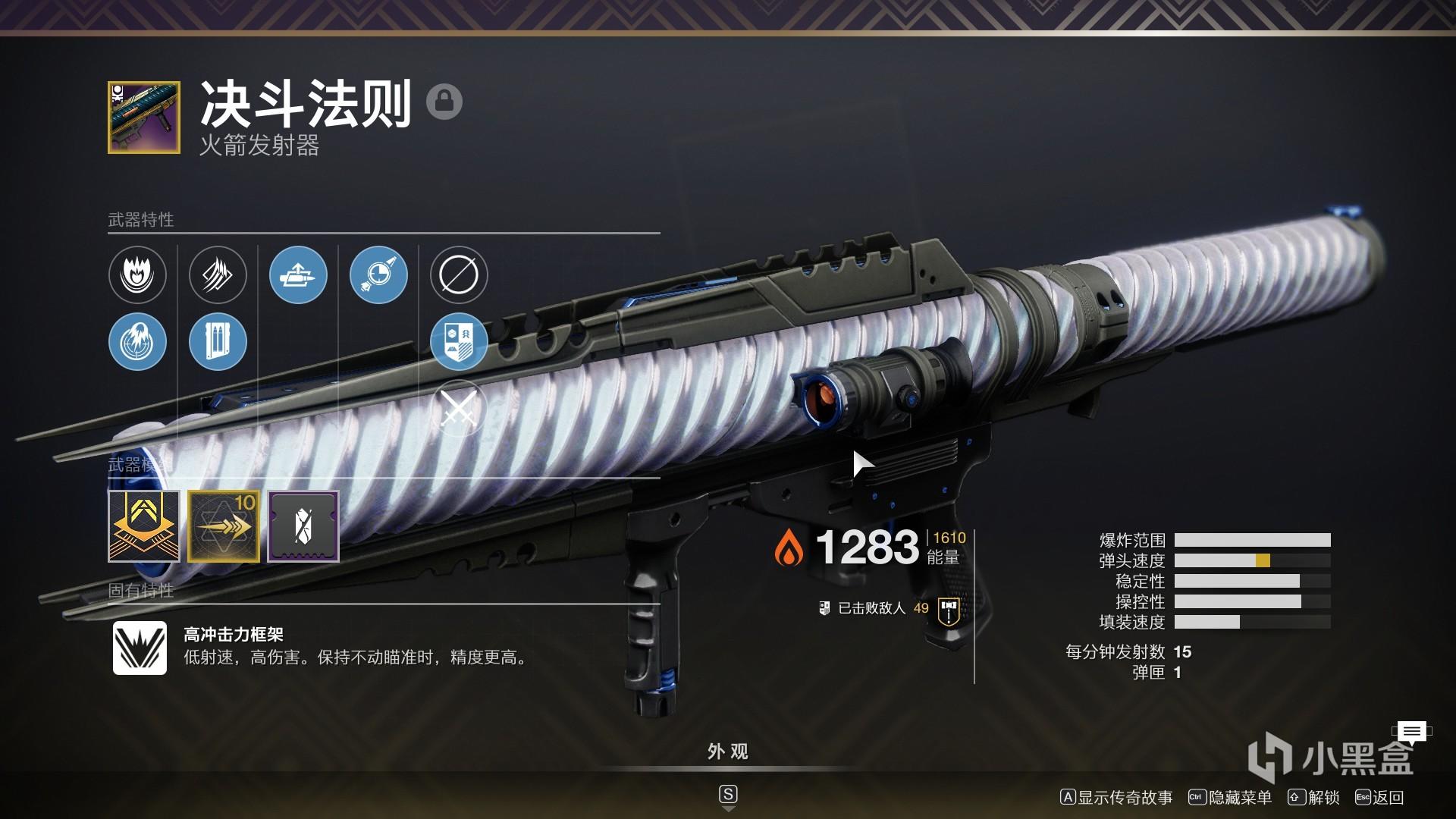Select the rocket-and-reticle perk icon
Screen dimensions: 1456x819
(378, 275)
